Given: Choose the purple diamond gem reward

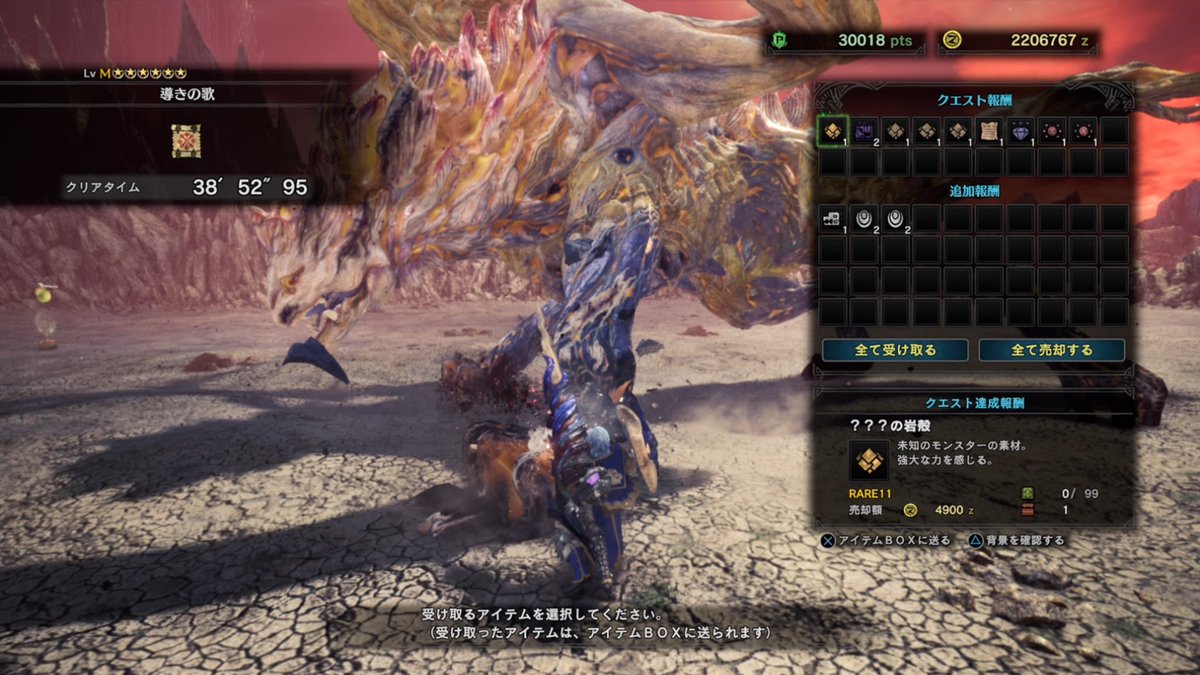Looking at the screenshot, I should 1020,130.
